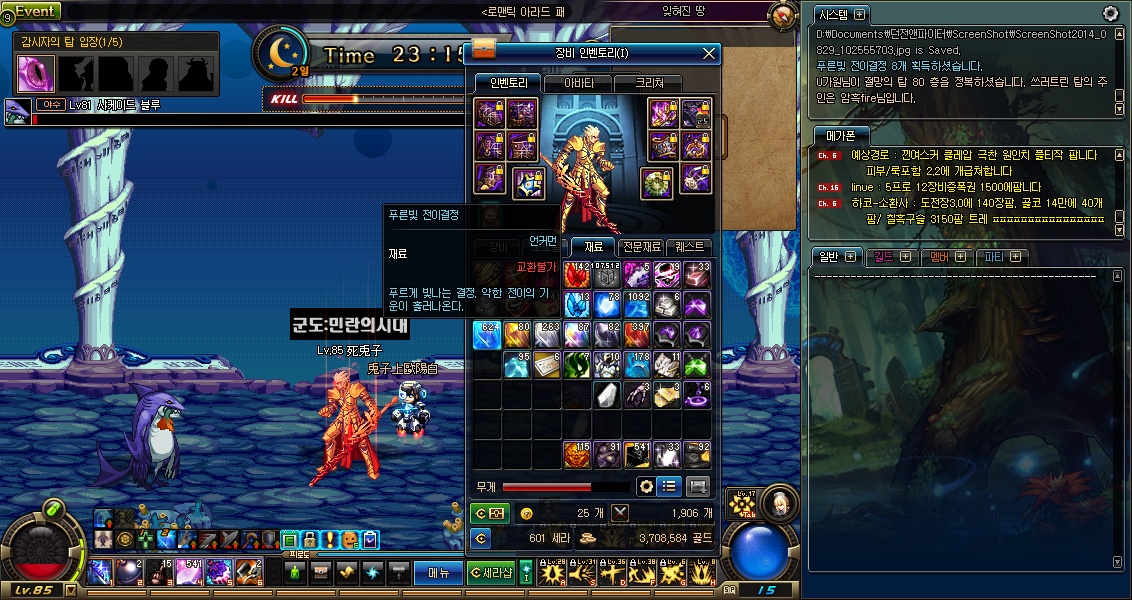Open the 세라샵 cash shop
This screenshot has height=600, width=1132.
[x=491, y=573]
